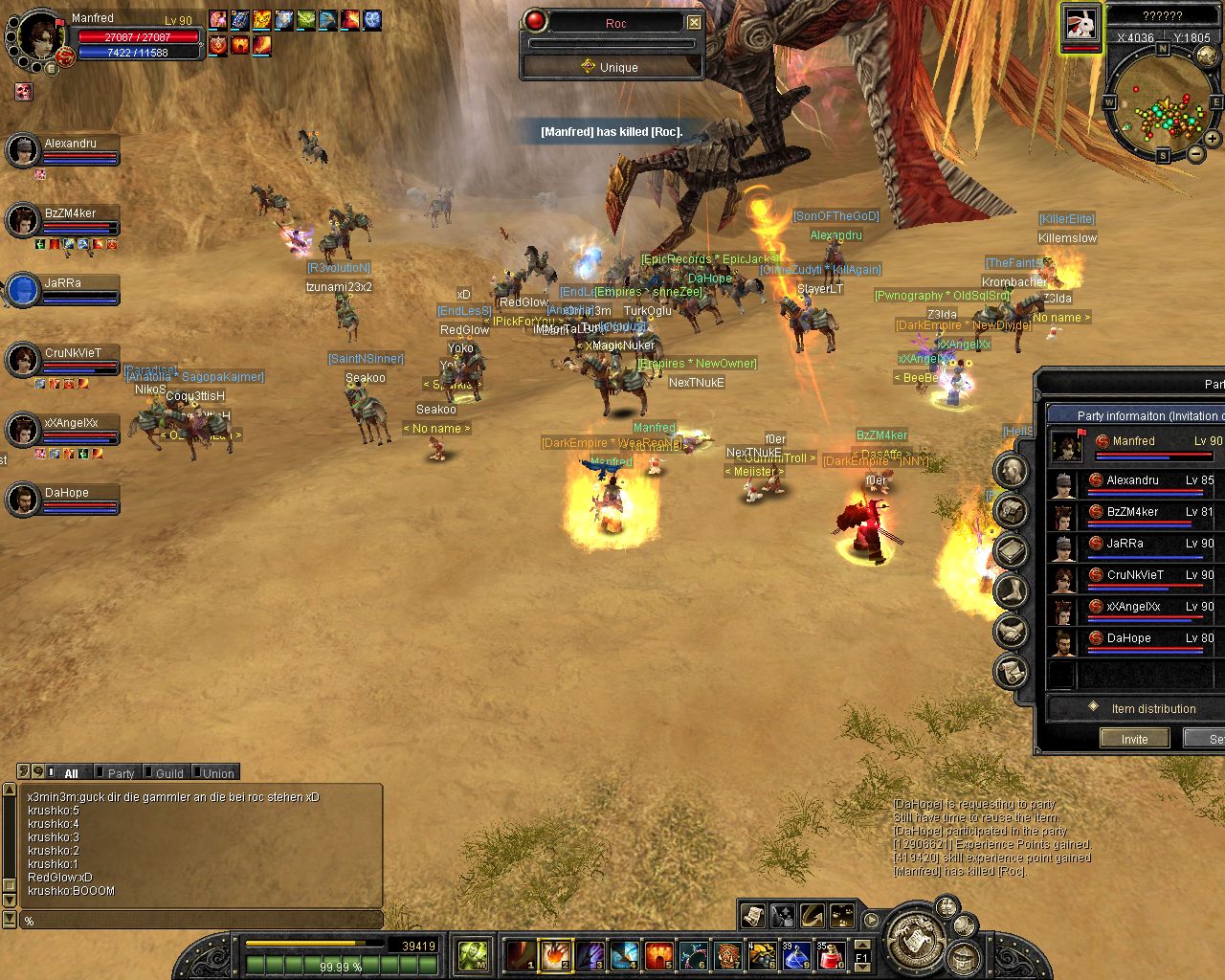
Task: Use the red potion in hotbar slot 0
Action: tap(831, 955)
